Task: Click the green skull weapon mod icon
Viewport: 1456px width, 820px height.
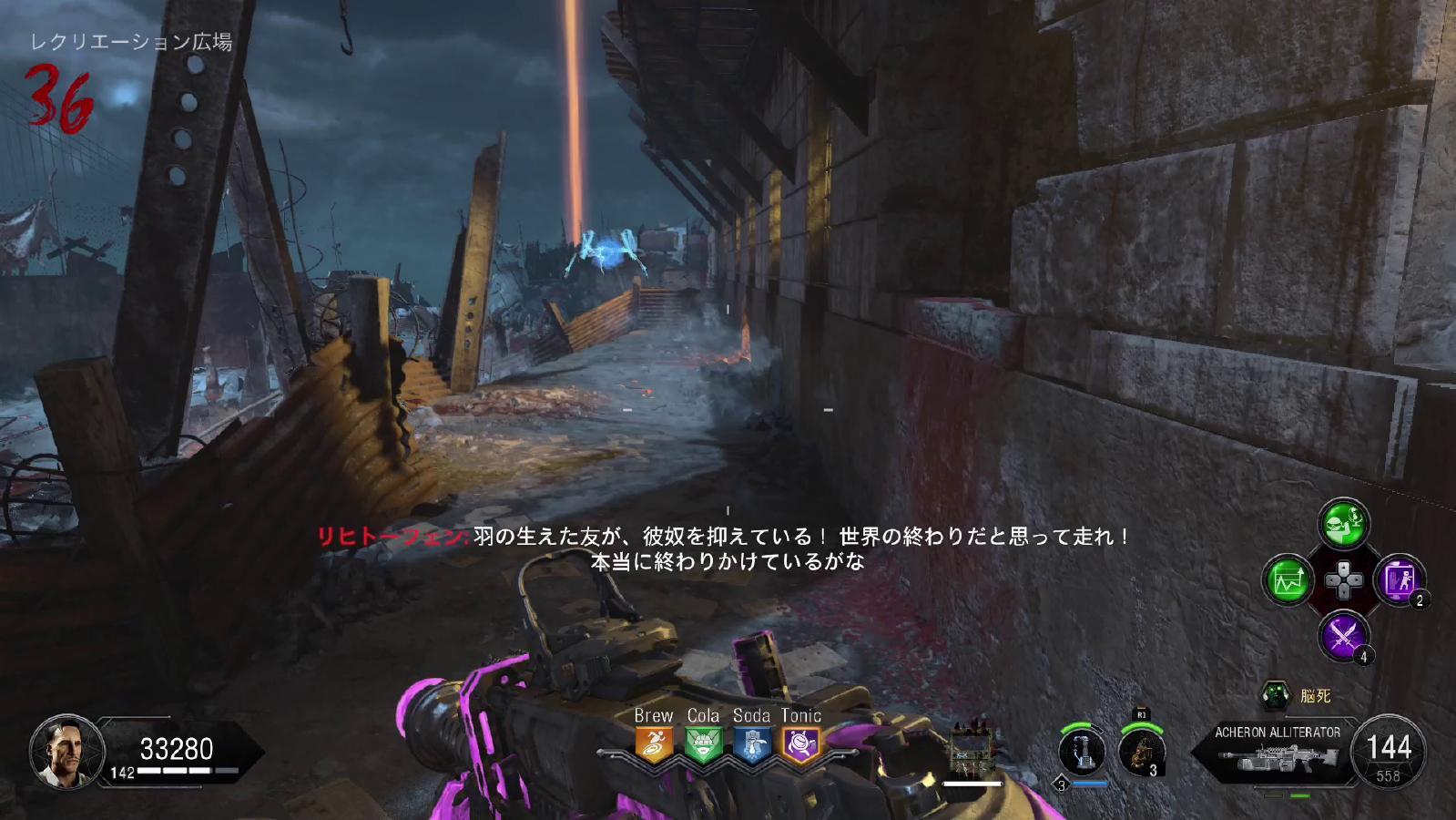Action: pos(1275,696)
